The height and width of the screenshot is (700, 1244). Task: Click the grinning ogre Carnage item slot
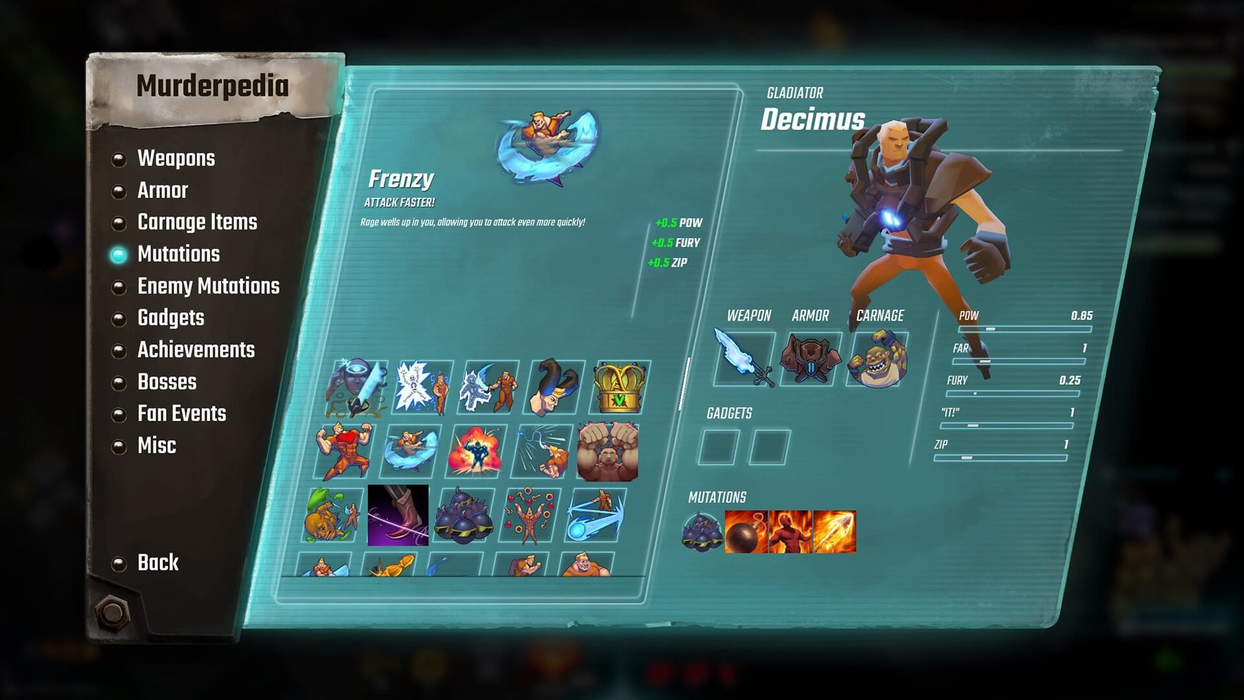click(x=877, y=358)
